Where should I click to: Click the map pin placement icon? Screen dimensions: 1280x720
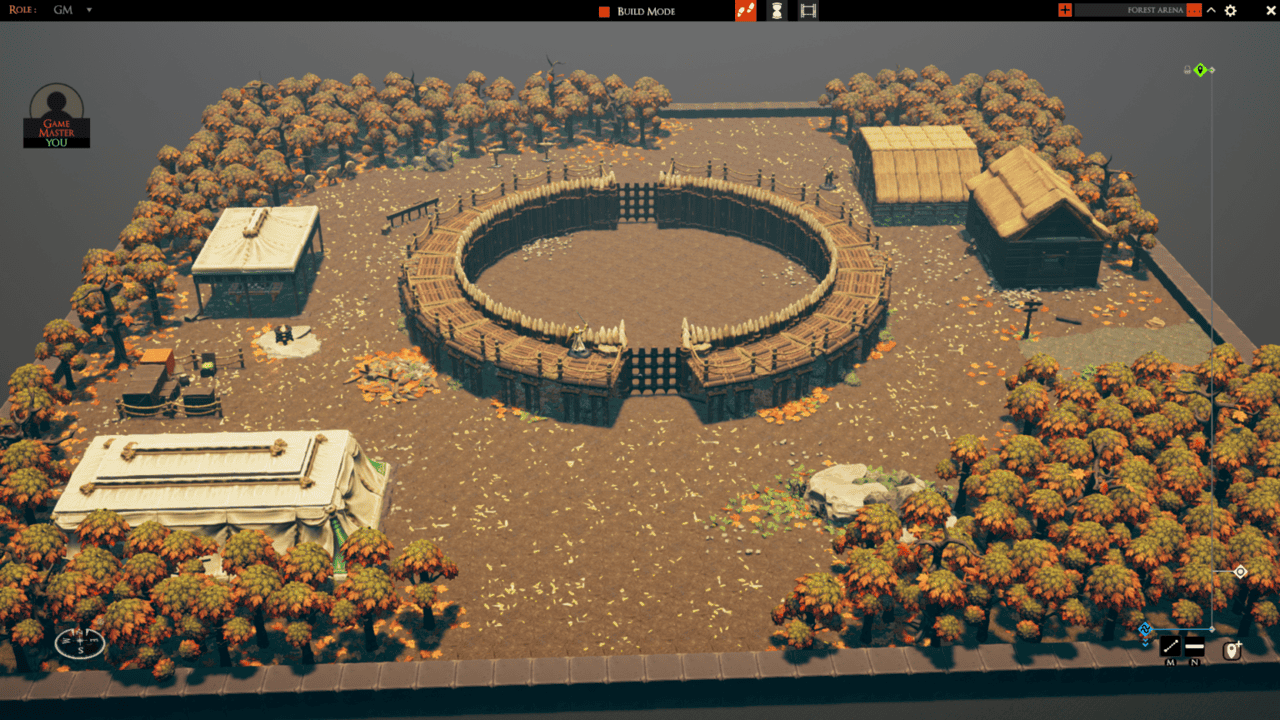(x=1232, y=649)
